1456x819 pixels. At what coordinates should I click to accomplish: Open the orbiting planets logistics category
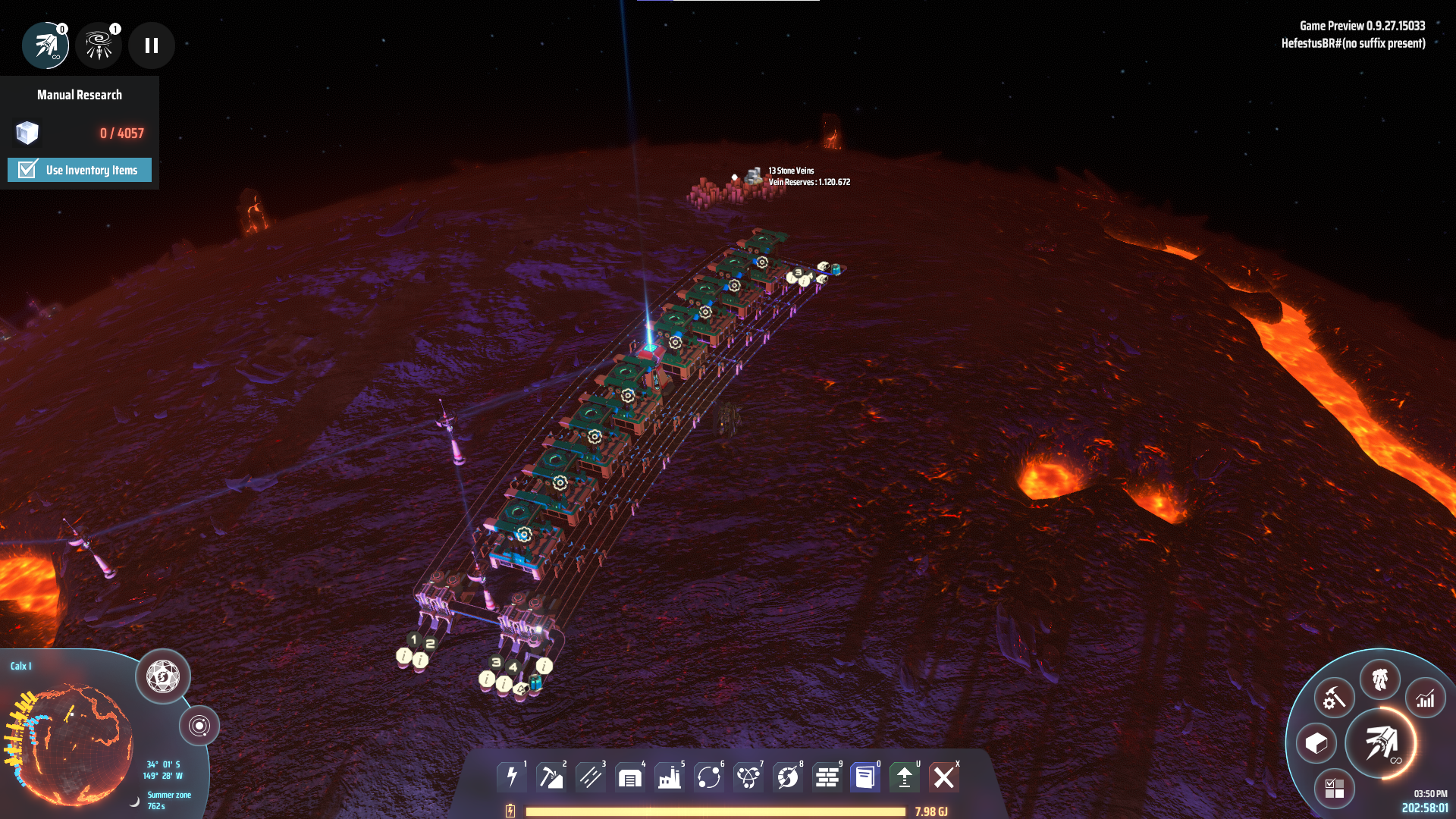coord(709,777)
